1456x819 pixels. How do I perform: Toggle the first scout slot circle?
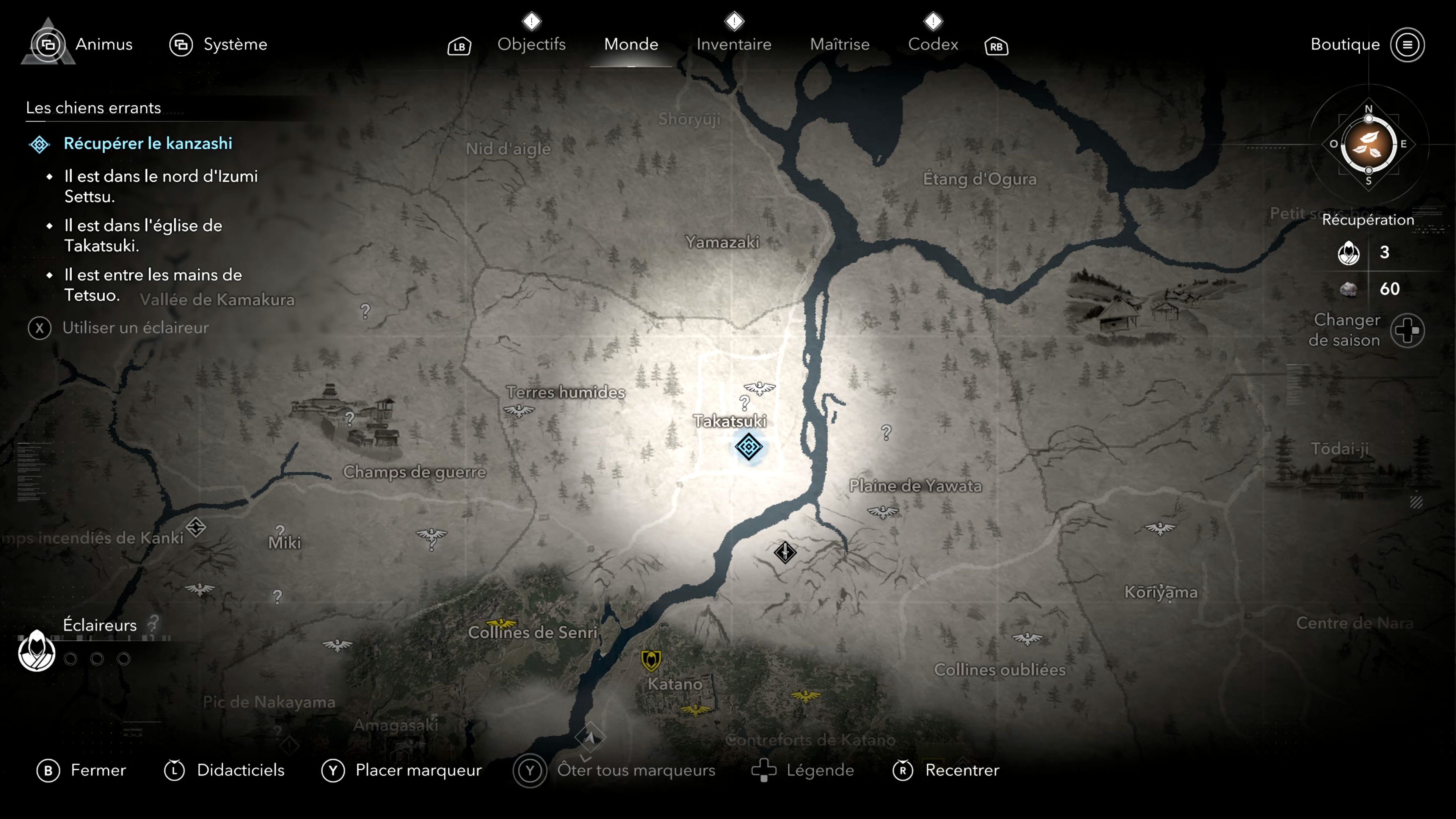coord(71,659)
